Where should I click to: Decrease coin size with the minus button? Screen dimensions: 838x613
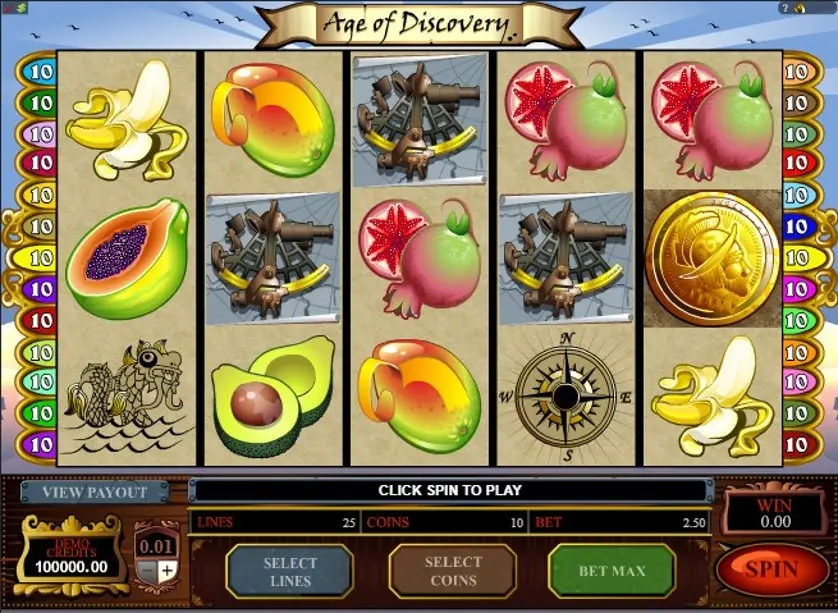(x=146, y=570)
